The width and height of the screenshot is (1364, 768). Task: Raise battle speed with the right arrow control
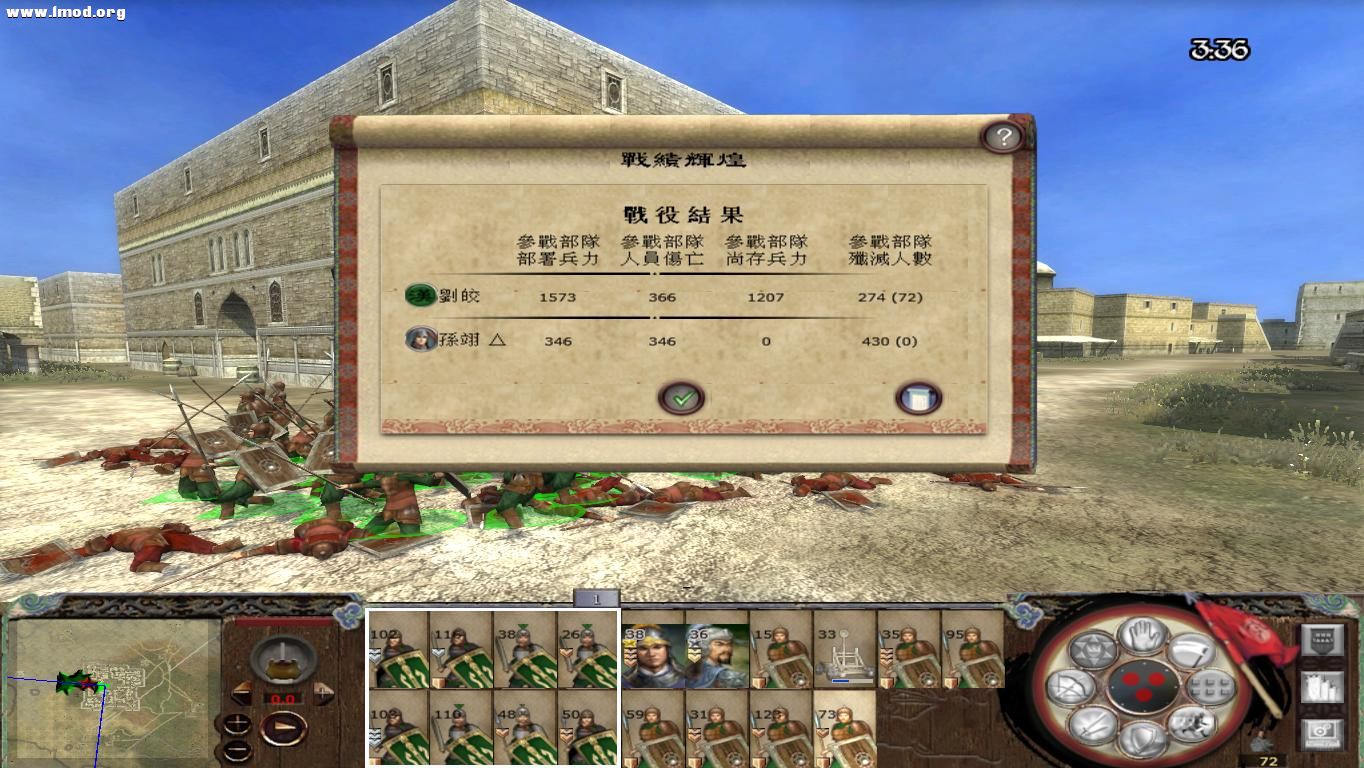[x=323, y=691]
